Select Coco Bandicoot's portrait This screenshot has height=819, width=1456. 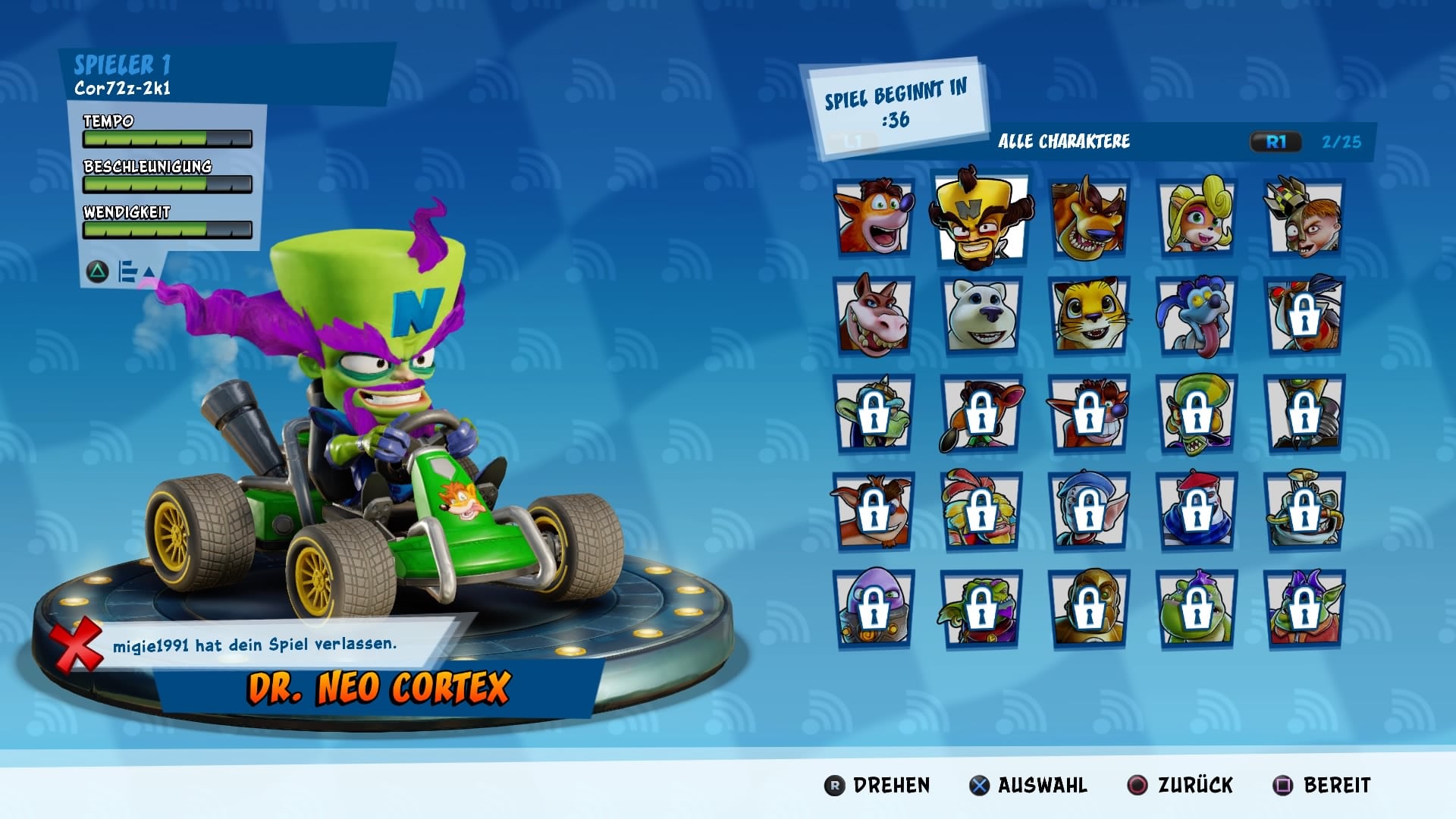pos(1196,217)
